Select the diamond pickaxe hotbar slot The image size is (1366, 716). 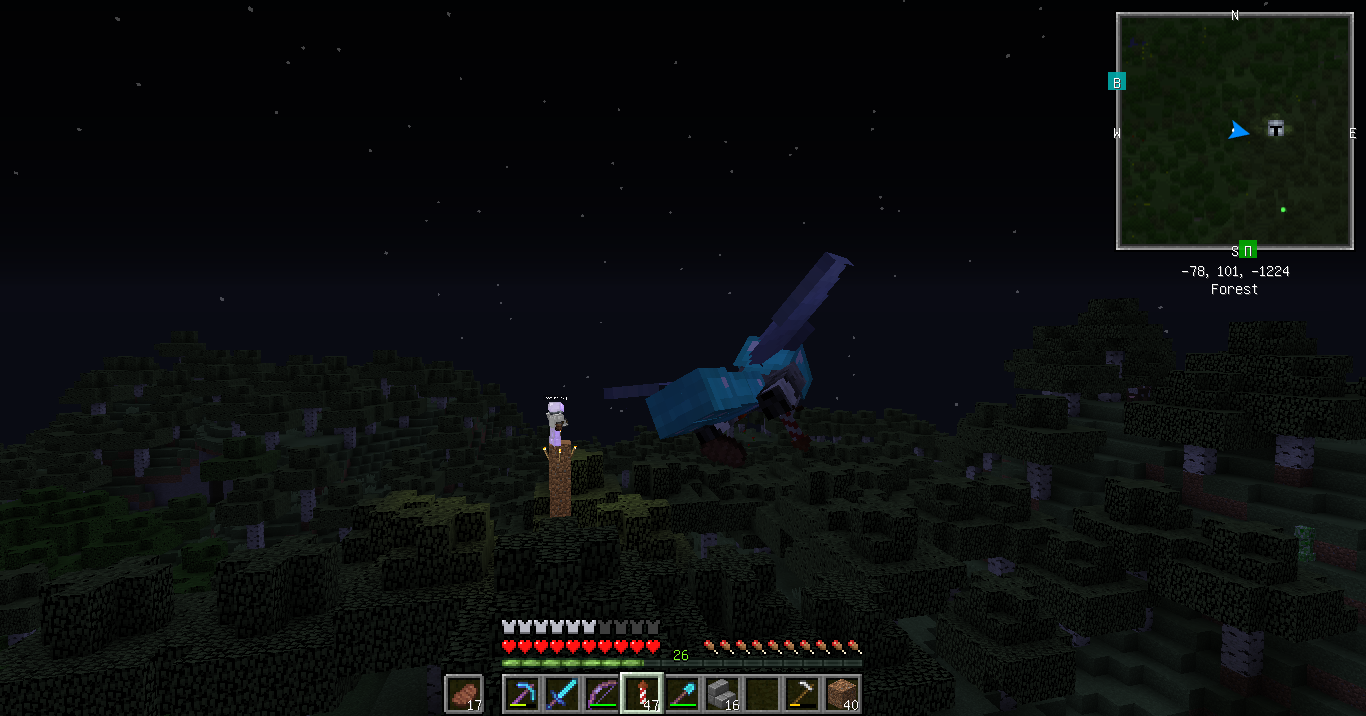pyautogui.click(x=522, y=693)
